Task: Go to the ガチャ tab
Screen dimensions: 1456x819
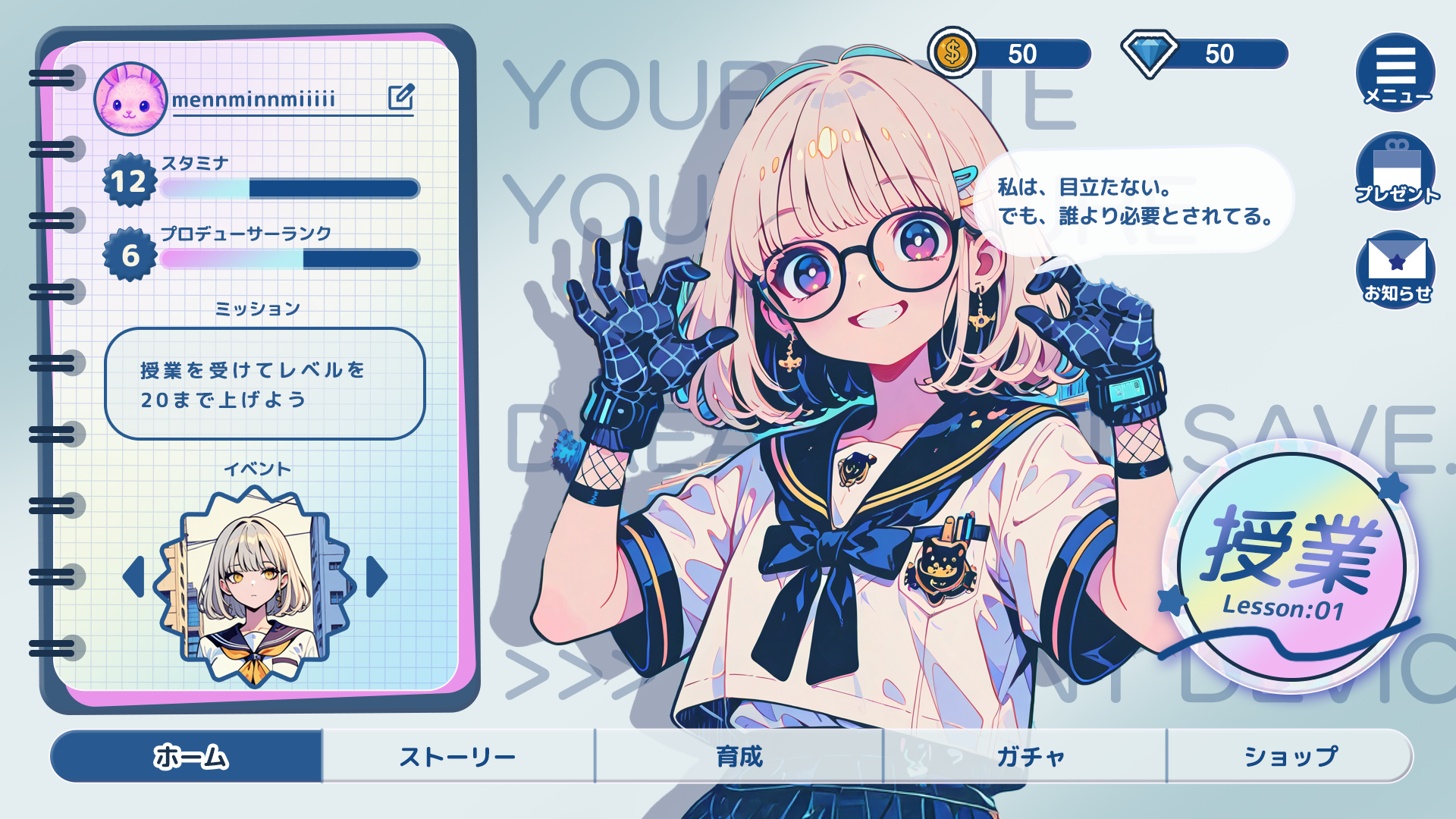Action: (x=1029, y=756)
